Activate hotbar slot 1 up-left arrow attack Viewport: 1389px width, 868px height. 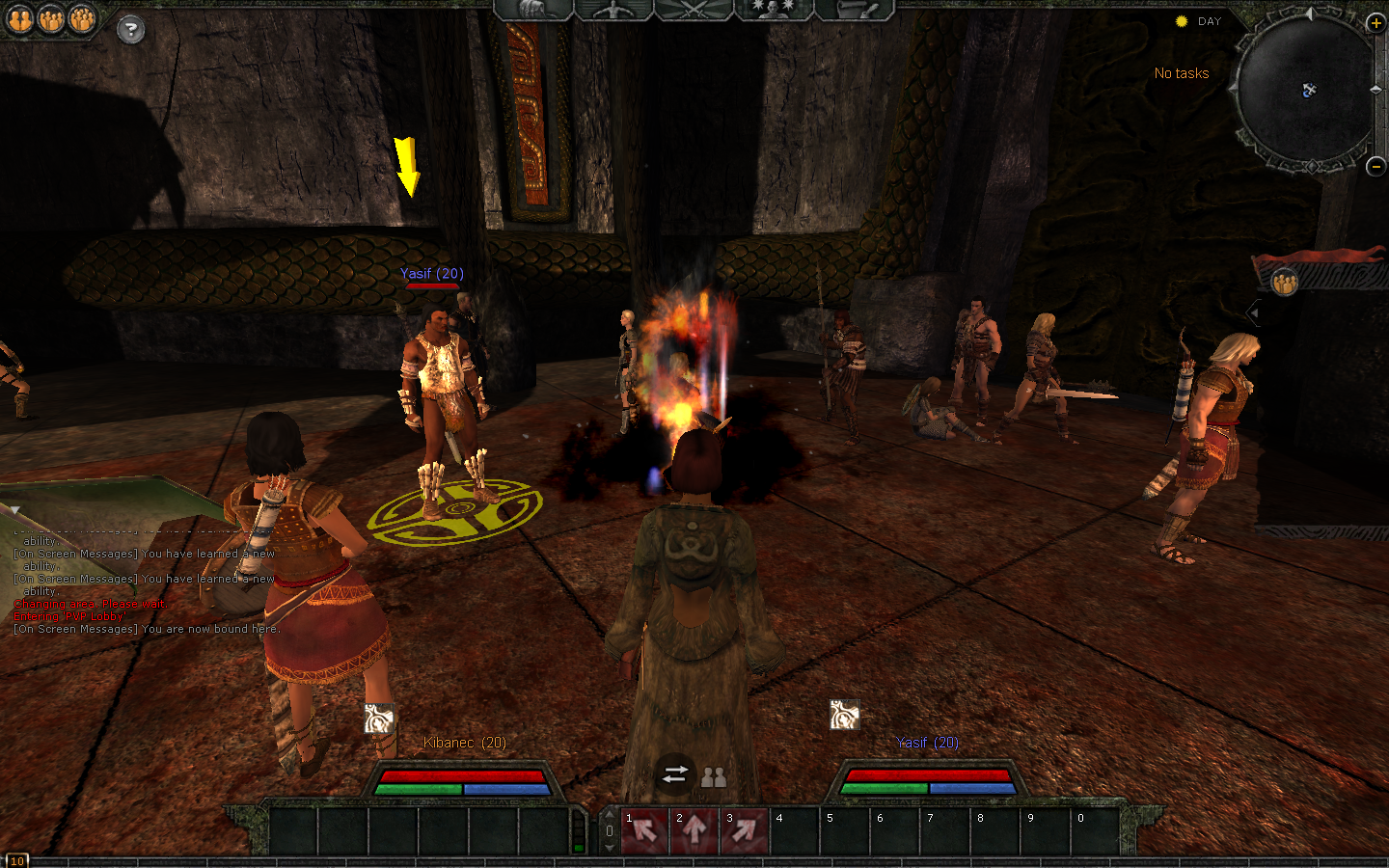point(645,831)
